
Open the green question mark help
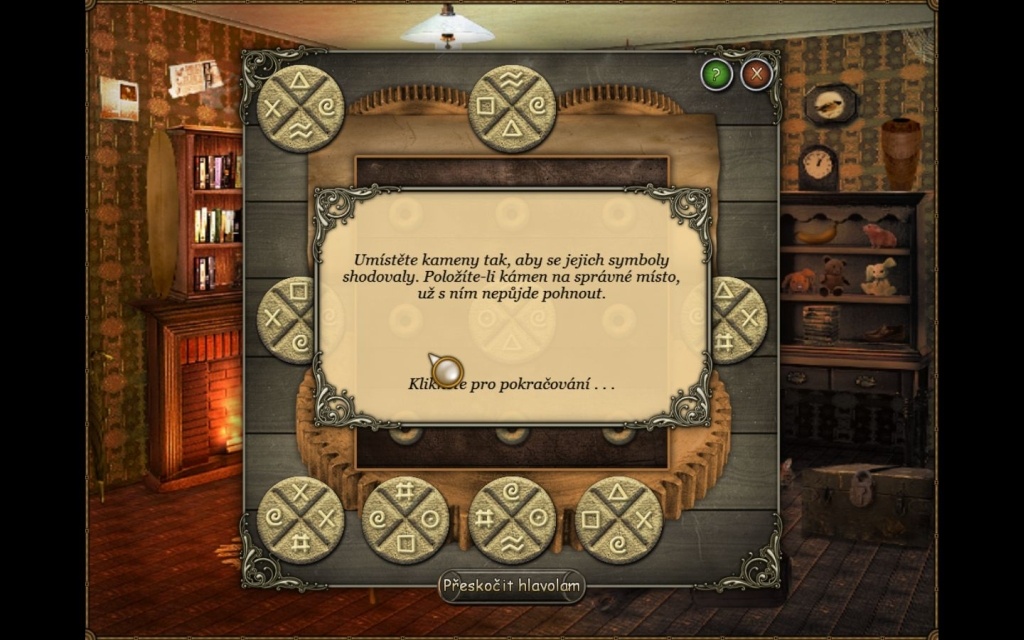[x=716, y=74]
